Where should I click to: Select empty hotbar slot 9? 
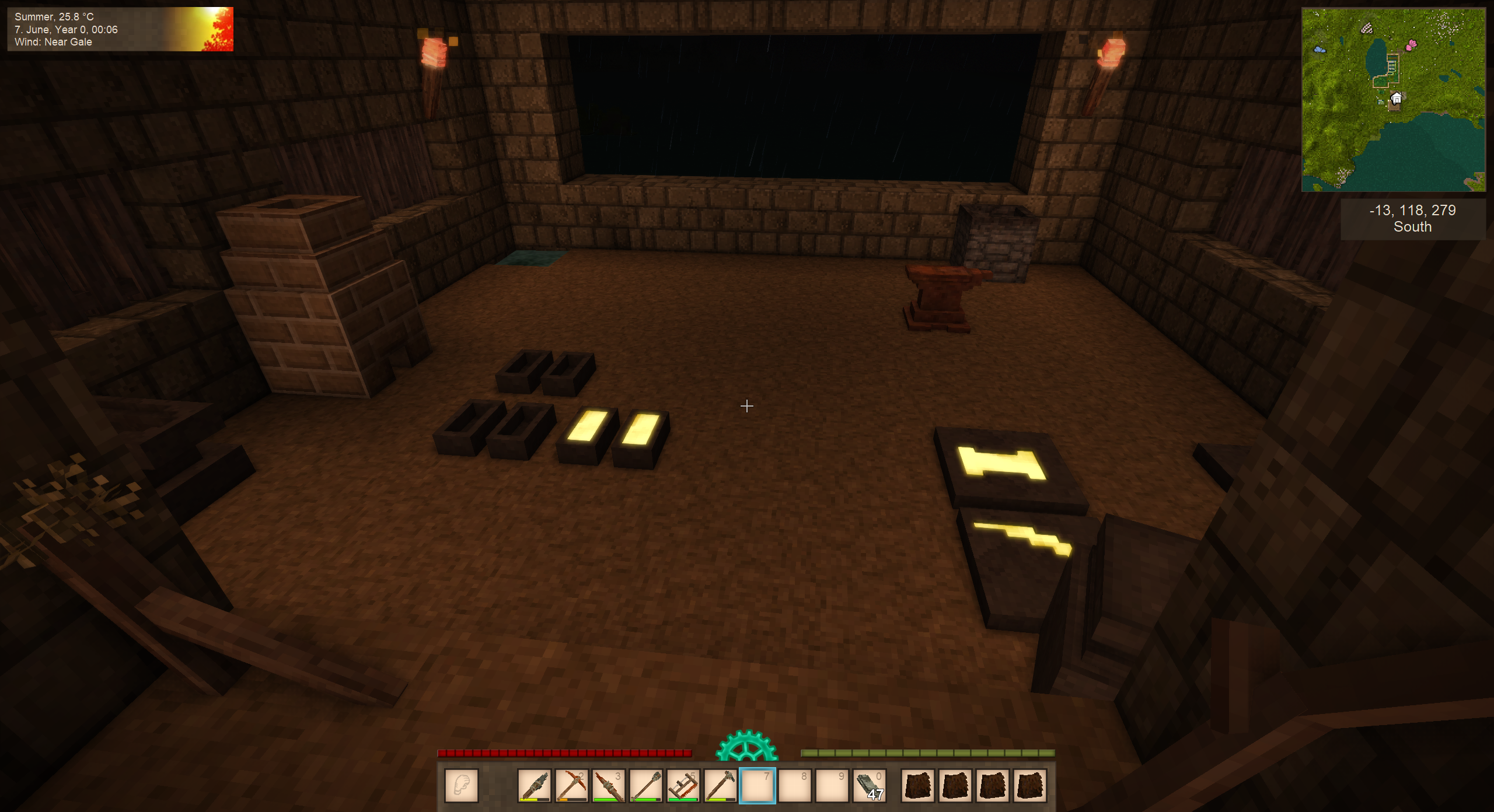[832, 785]
